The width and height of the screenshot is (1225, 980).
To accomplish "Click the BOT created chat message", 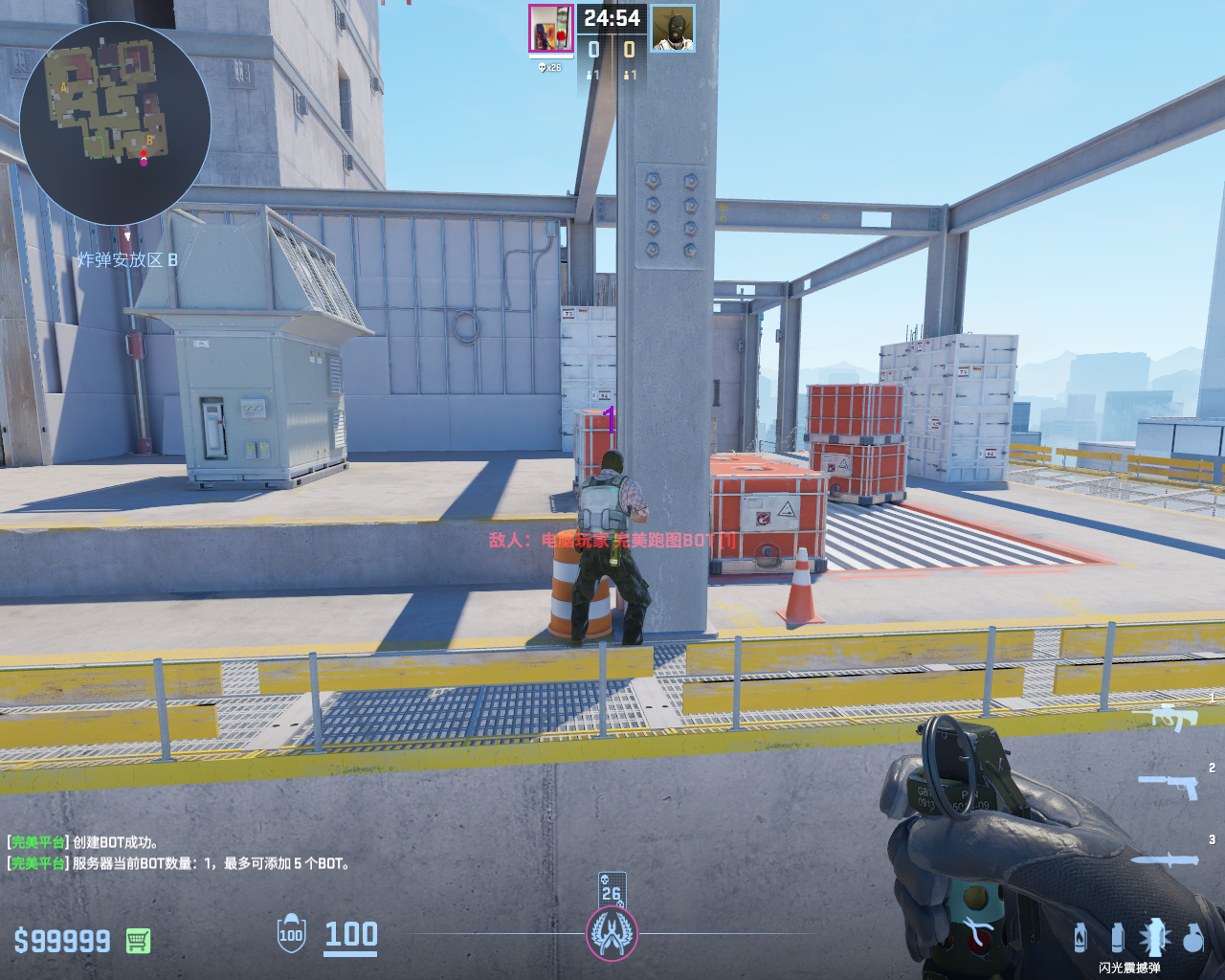I will 84,842.
